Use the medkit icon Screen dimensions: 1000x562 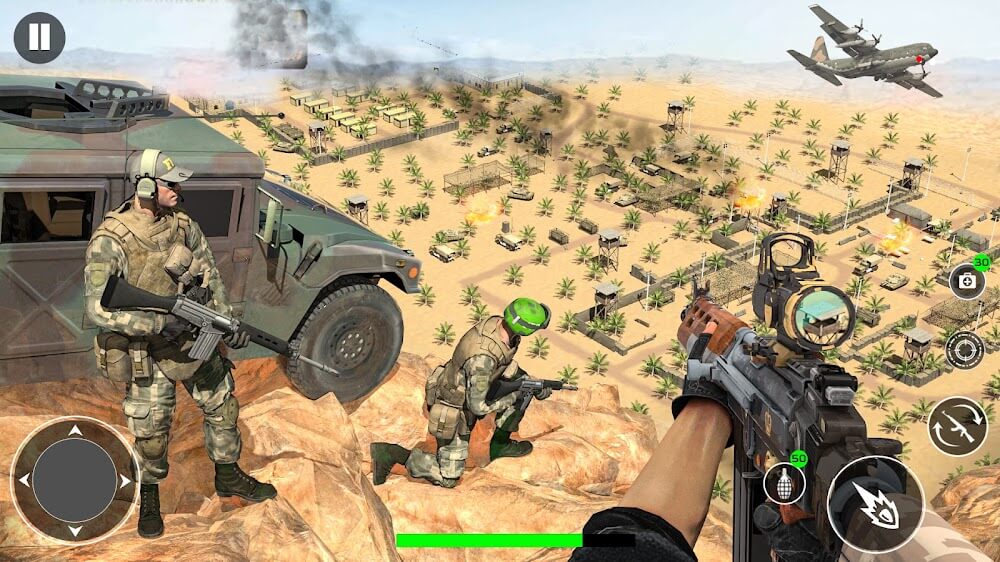[x=967, y=282]
